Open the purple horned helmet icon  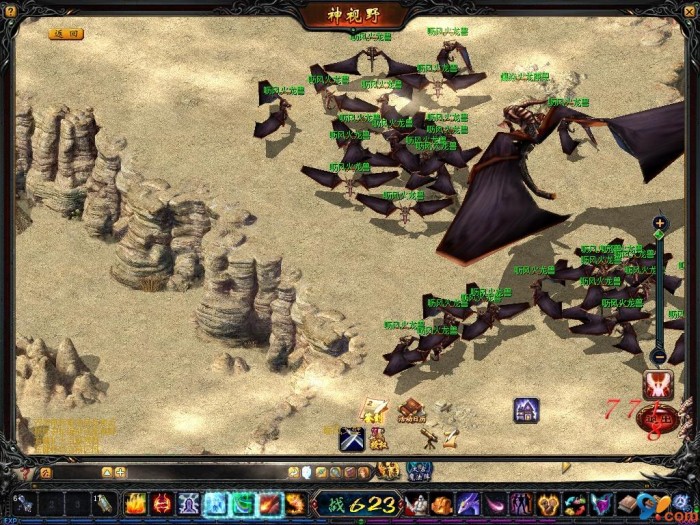pos(600,504)
